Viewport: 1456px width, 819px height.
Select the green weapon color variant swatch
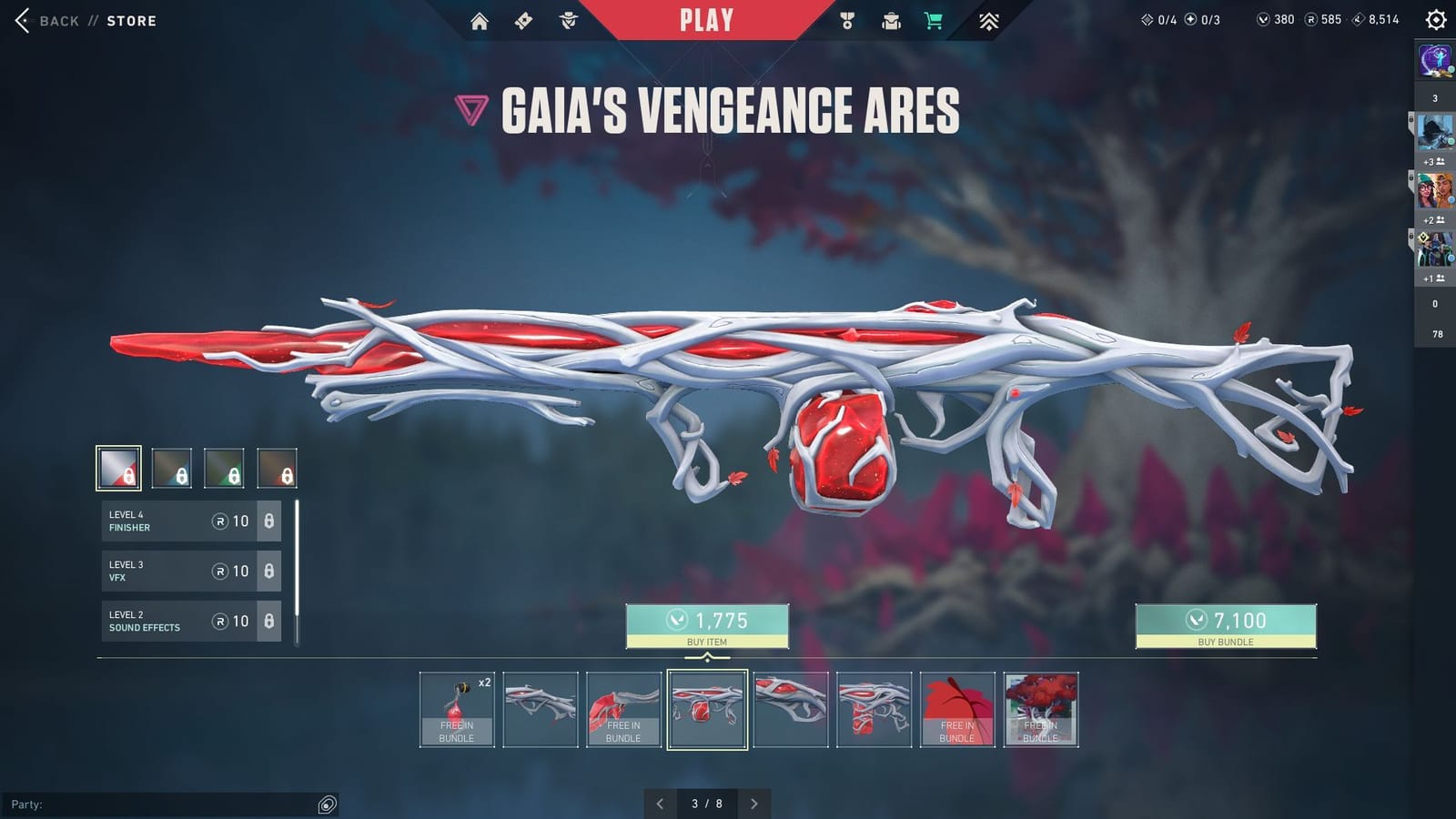point(226,470)
